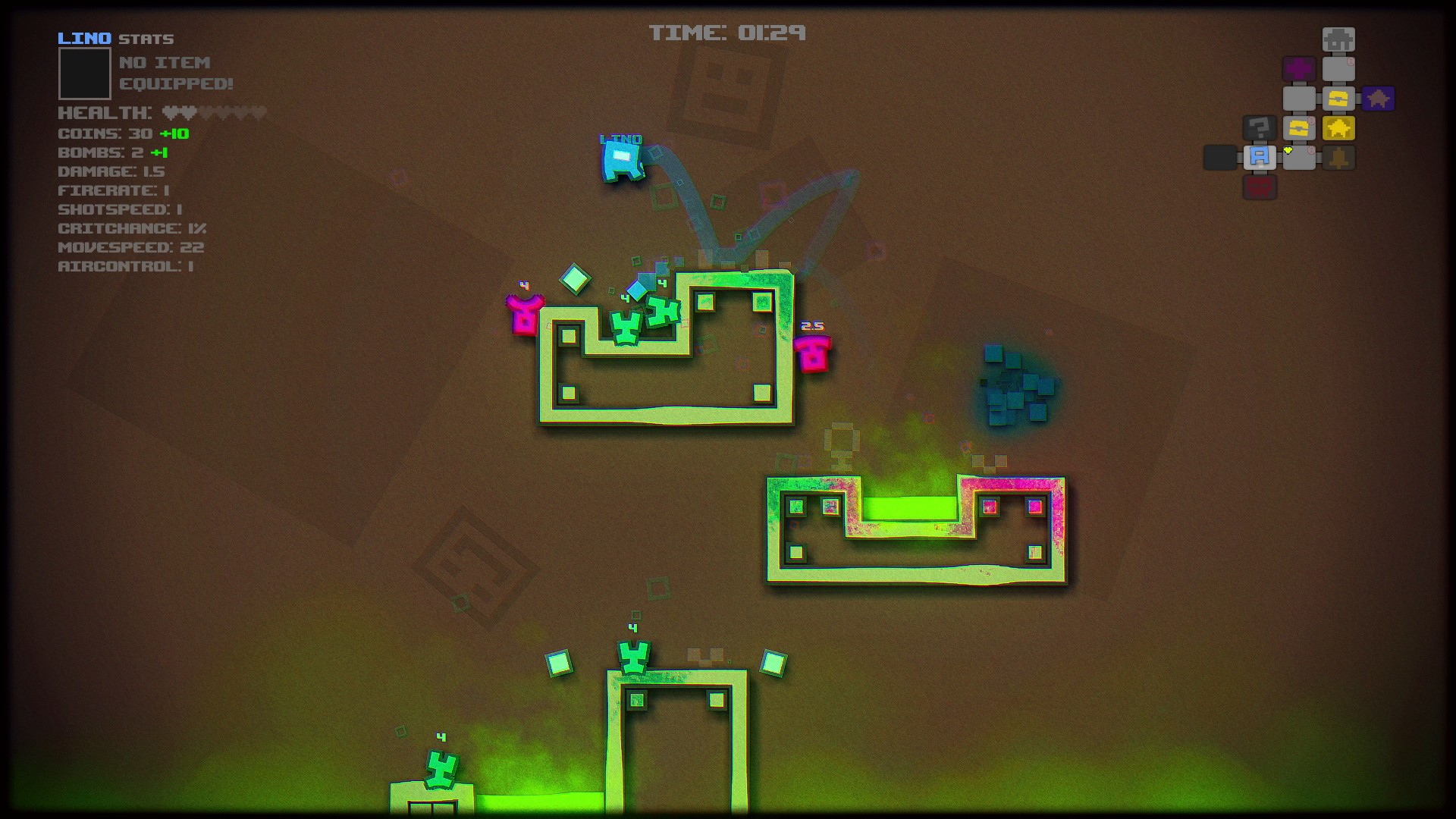Click the bell room icon on the minimap

(1338, 158)
